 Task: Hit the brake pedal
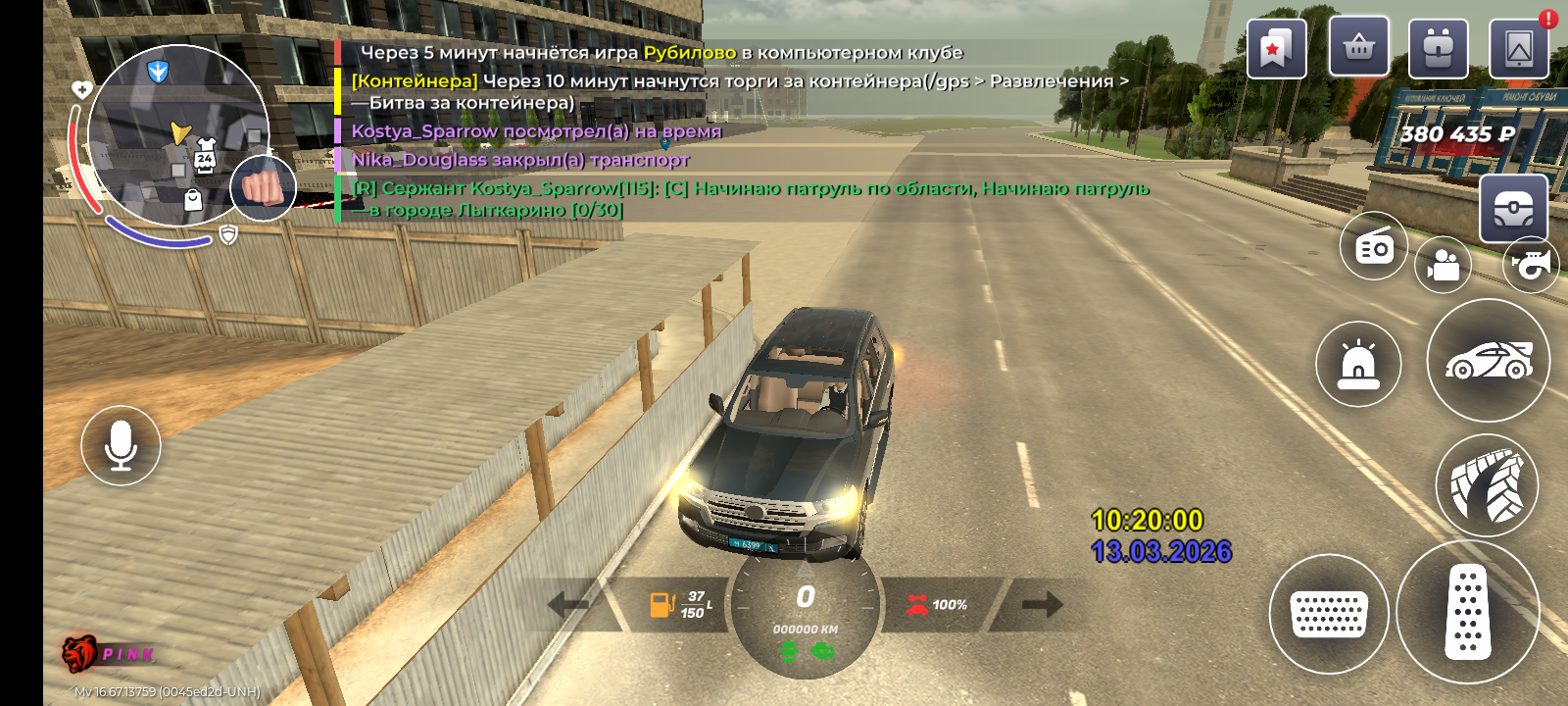1328,614
